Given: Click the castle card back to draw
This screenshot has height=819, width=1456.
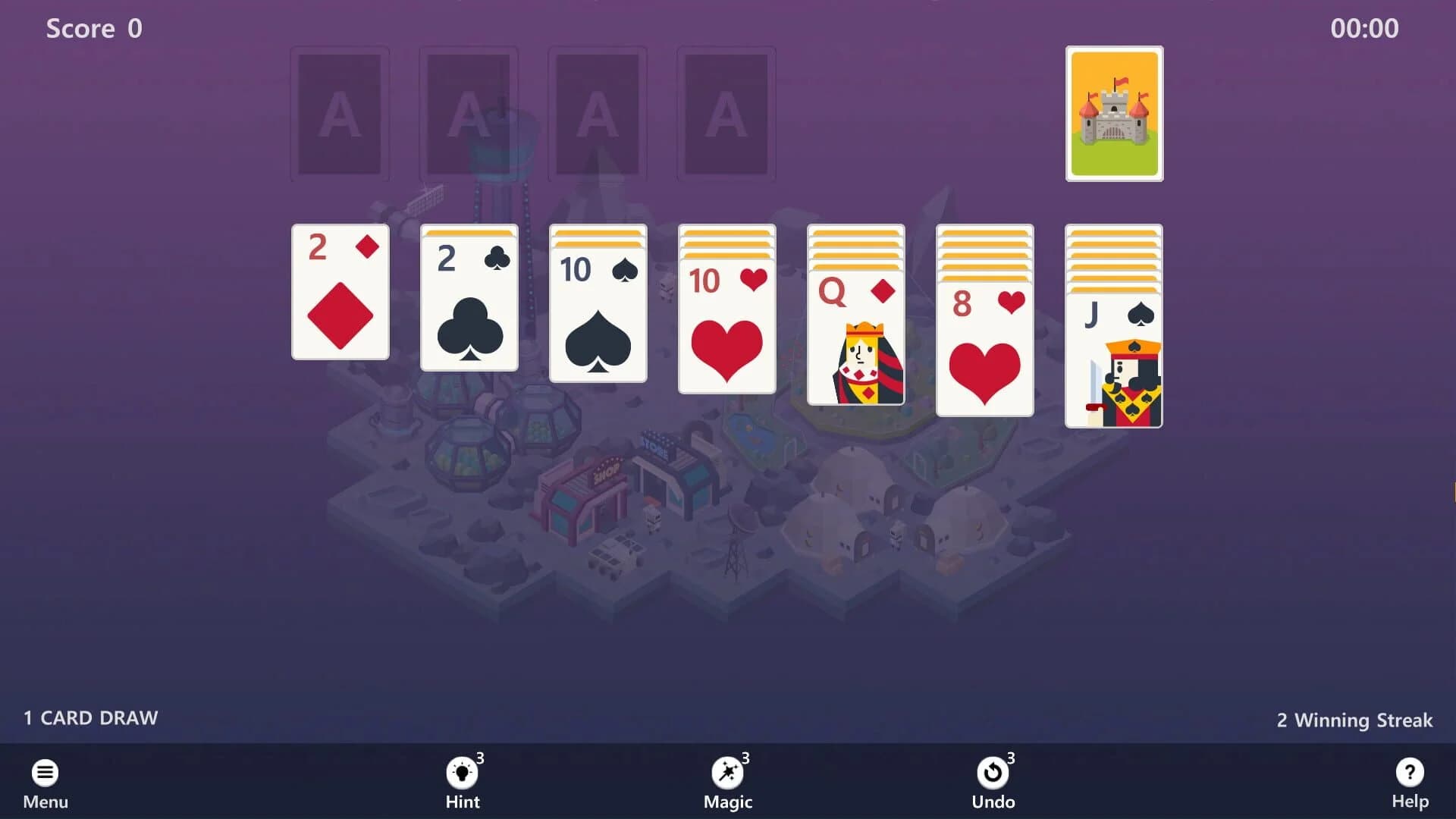Looking at the screenshot, I should coord(1114,114).
